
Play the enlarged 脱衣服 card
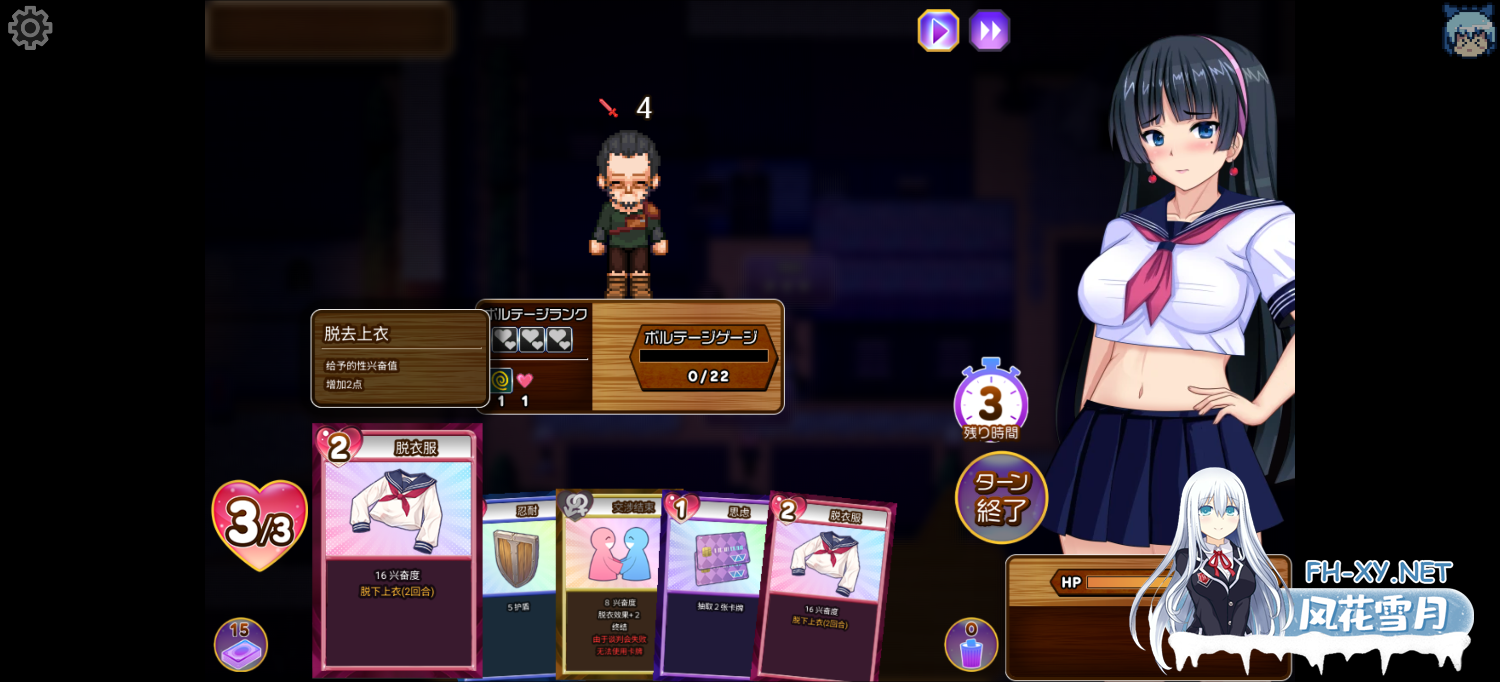[x=397, y=550]
